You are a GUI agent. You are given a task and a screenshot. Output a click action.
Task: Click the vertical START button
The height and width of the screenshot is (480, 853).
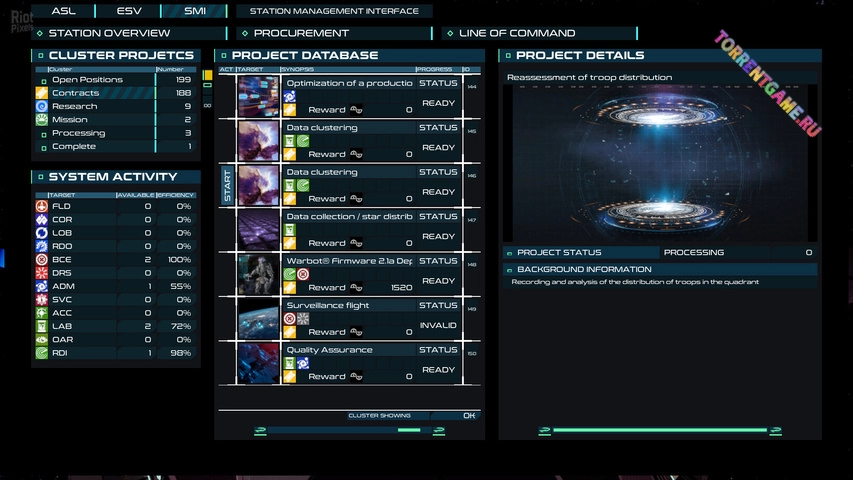227,186
